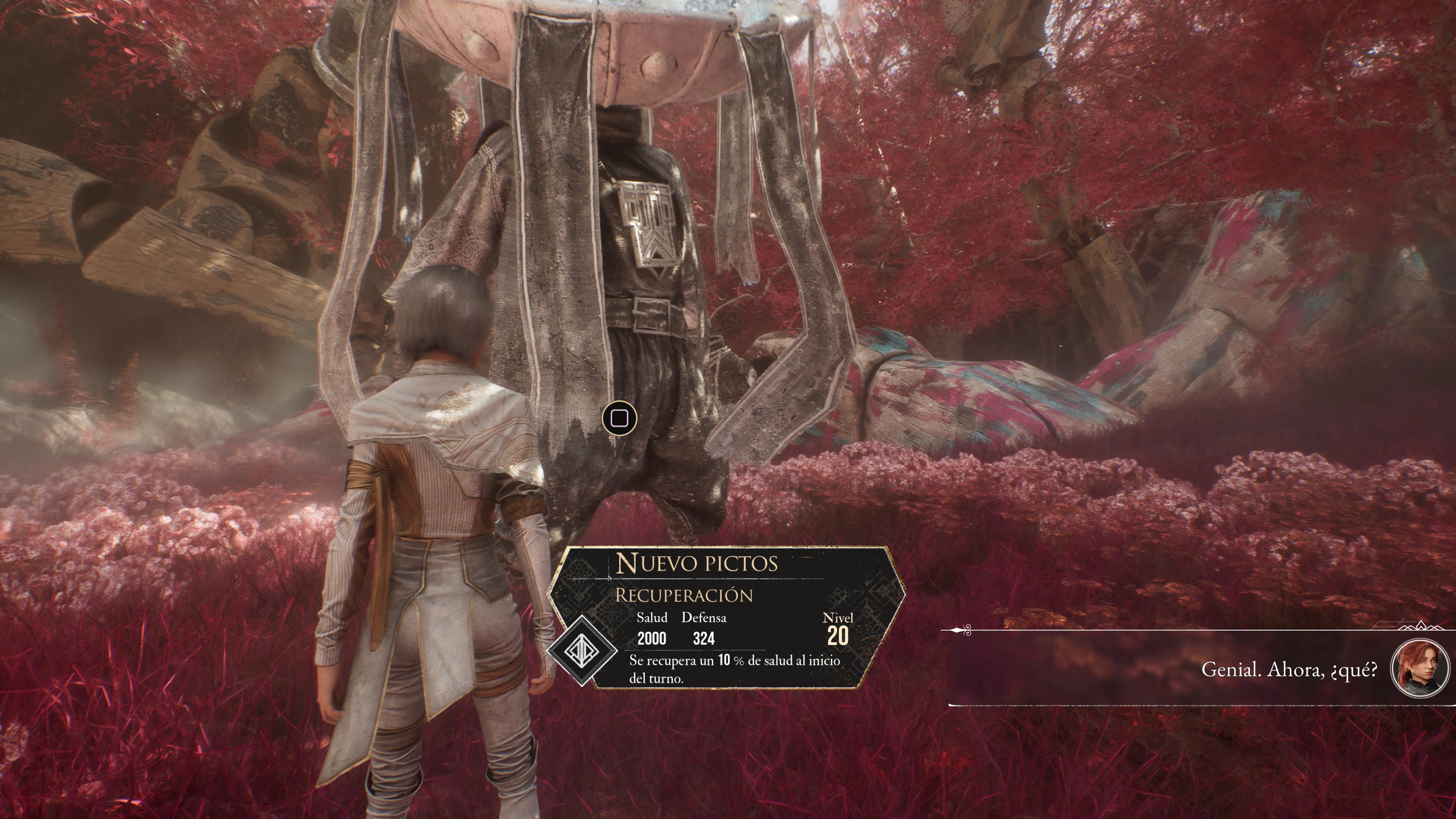
Task: Click the Recuperación pictos diamond icon
Action: [x=583, y=650]
